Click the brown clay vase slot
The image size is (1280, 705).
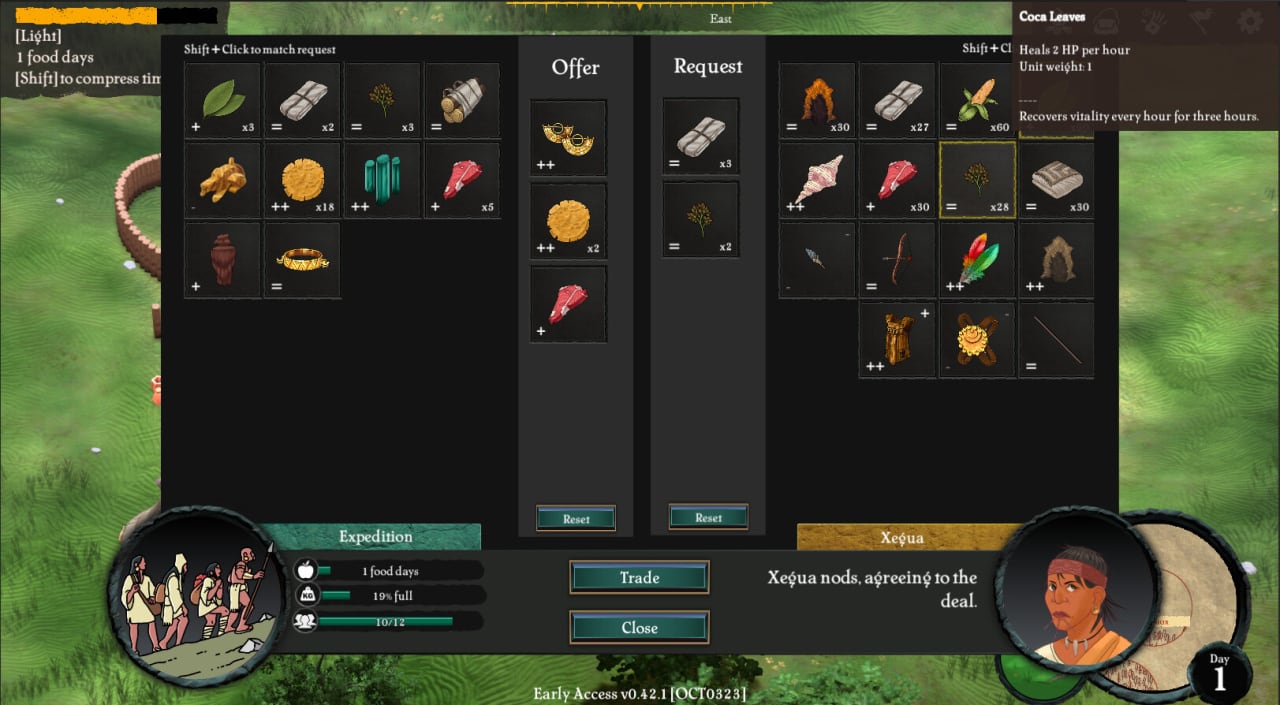[222, 260]
